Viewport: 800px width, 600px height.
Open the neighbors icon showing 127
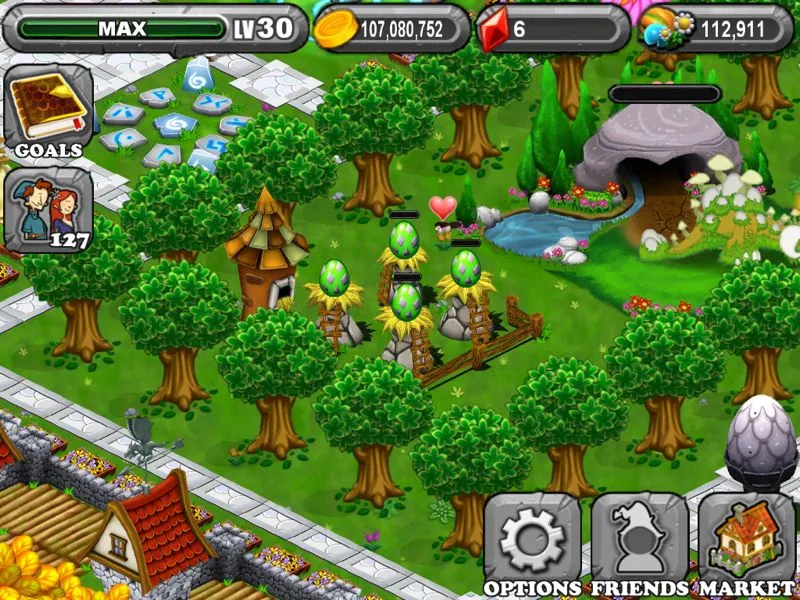(x=47, y=210)
